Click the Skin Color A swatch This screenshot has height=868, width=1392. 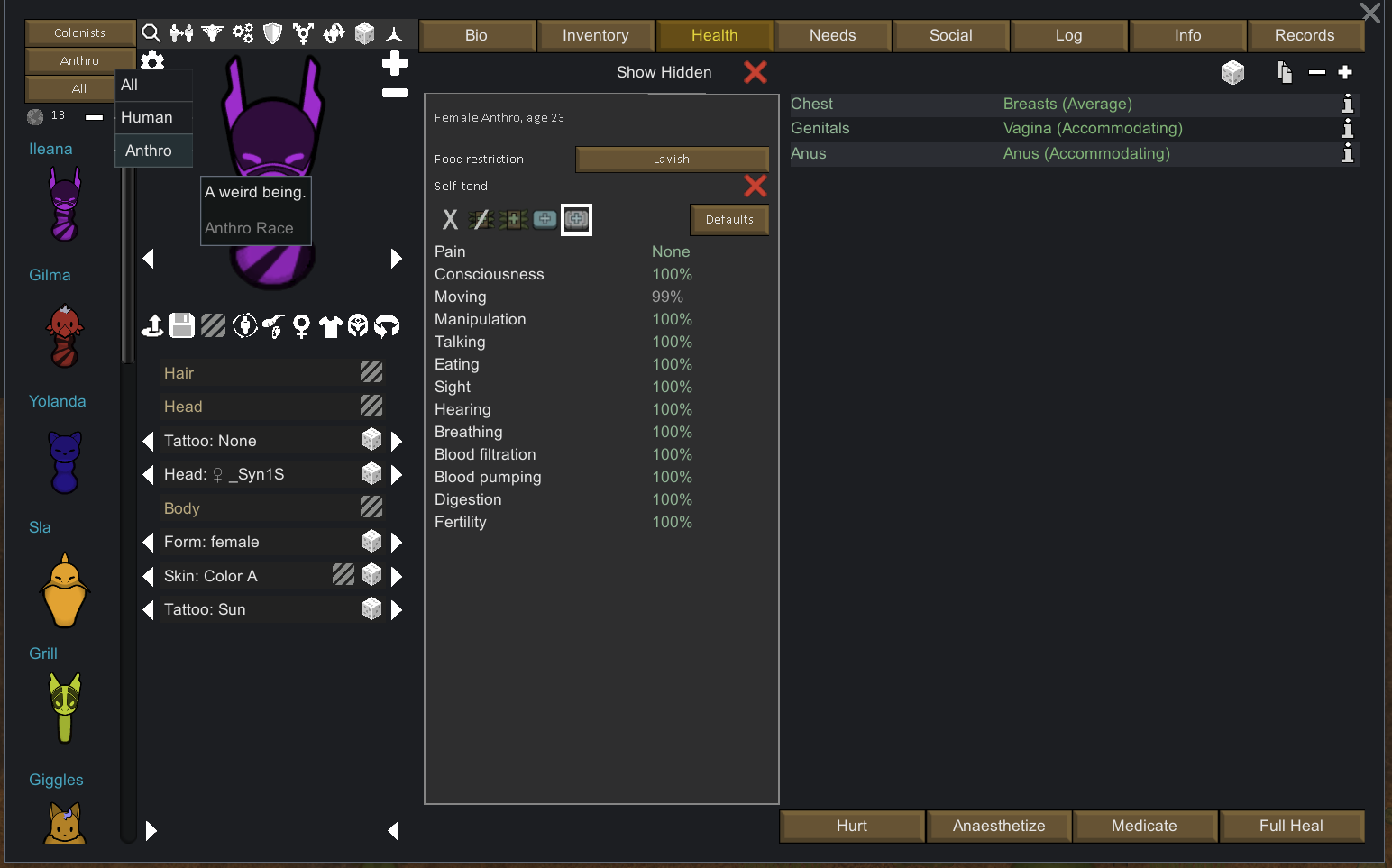pyautogui.click(x=343, y=575)
